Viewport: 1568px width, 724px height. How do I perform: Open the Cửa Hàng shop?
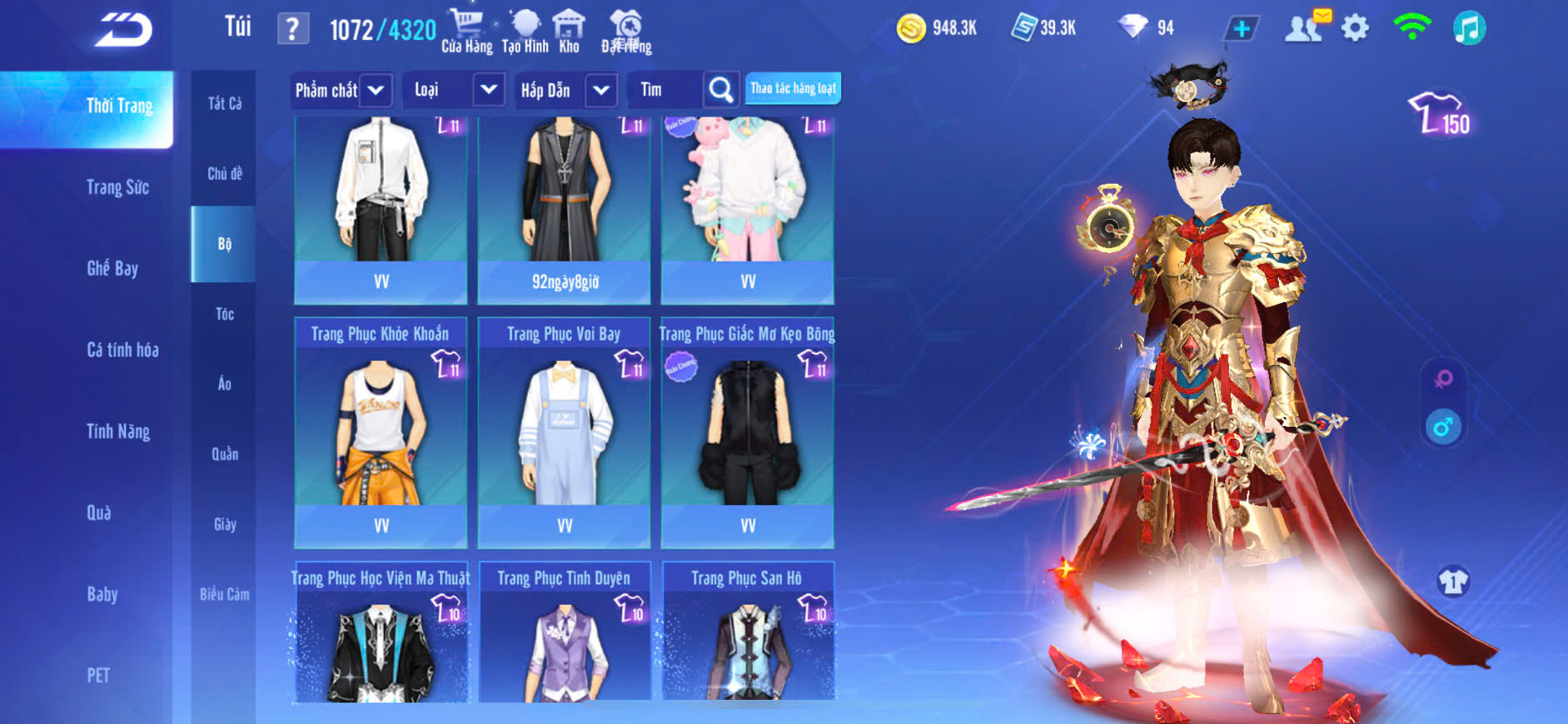(x=466, y=32)
